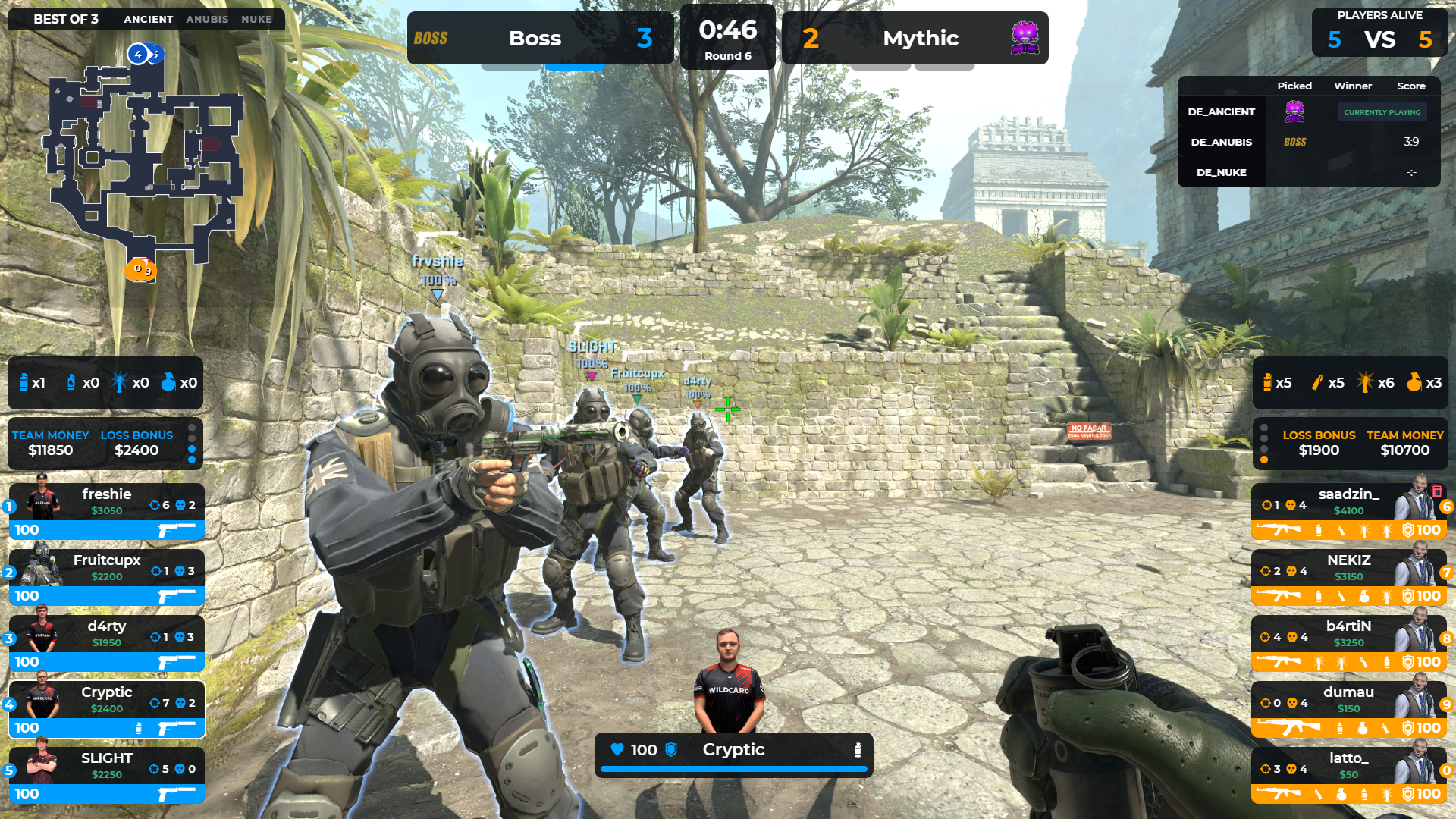The image size is (1456, 819).
Task: Select the DE_ANUBIS map row
Action: (x=1308, y=142)
